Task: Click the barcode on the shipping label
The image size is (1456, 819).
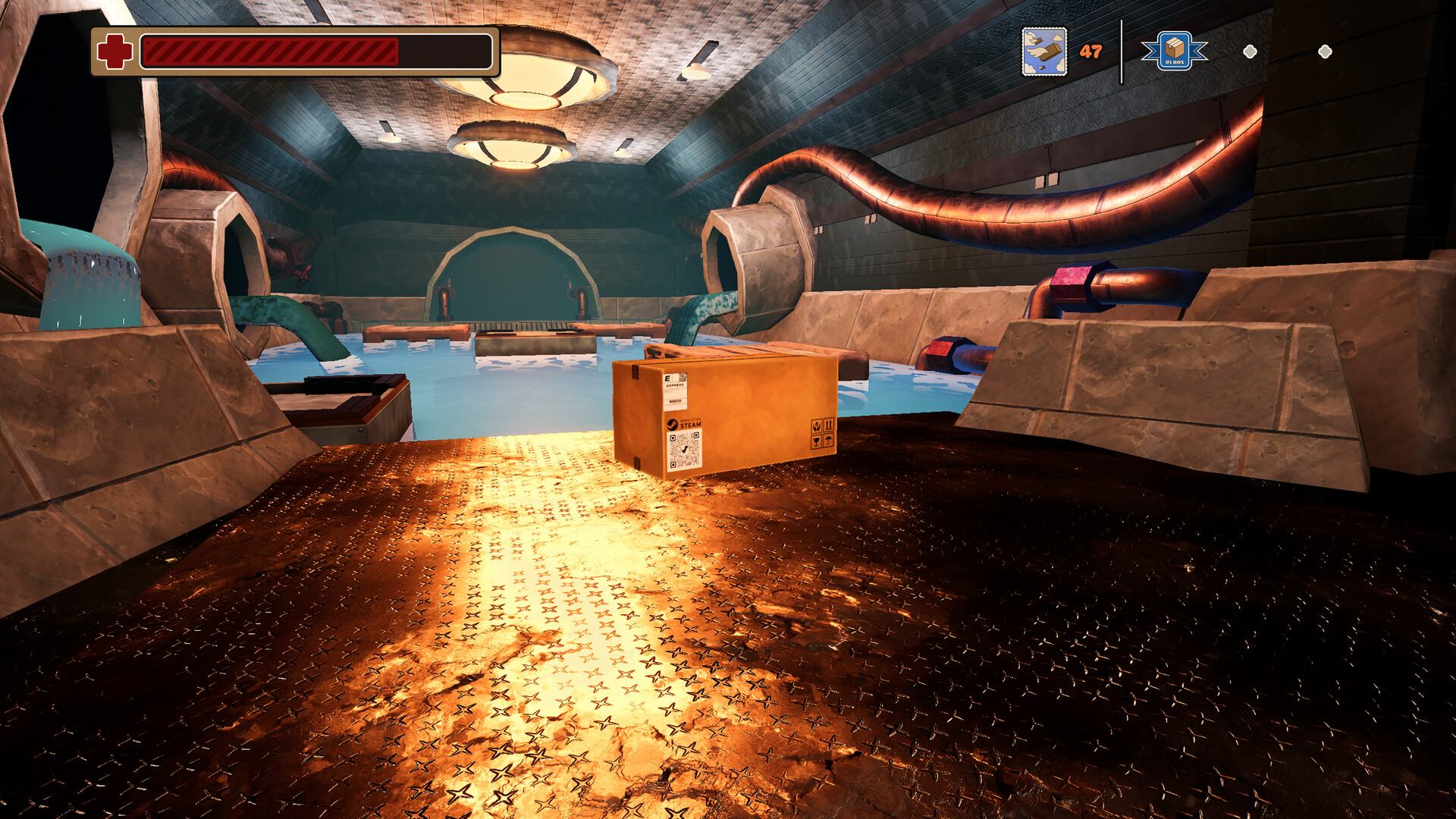Action: [x=675, y=402]
